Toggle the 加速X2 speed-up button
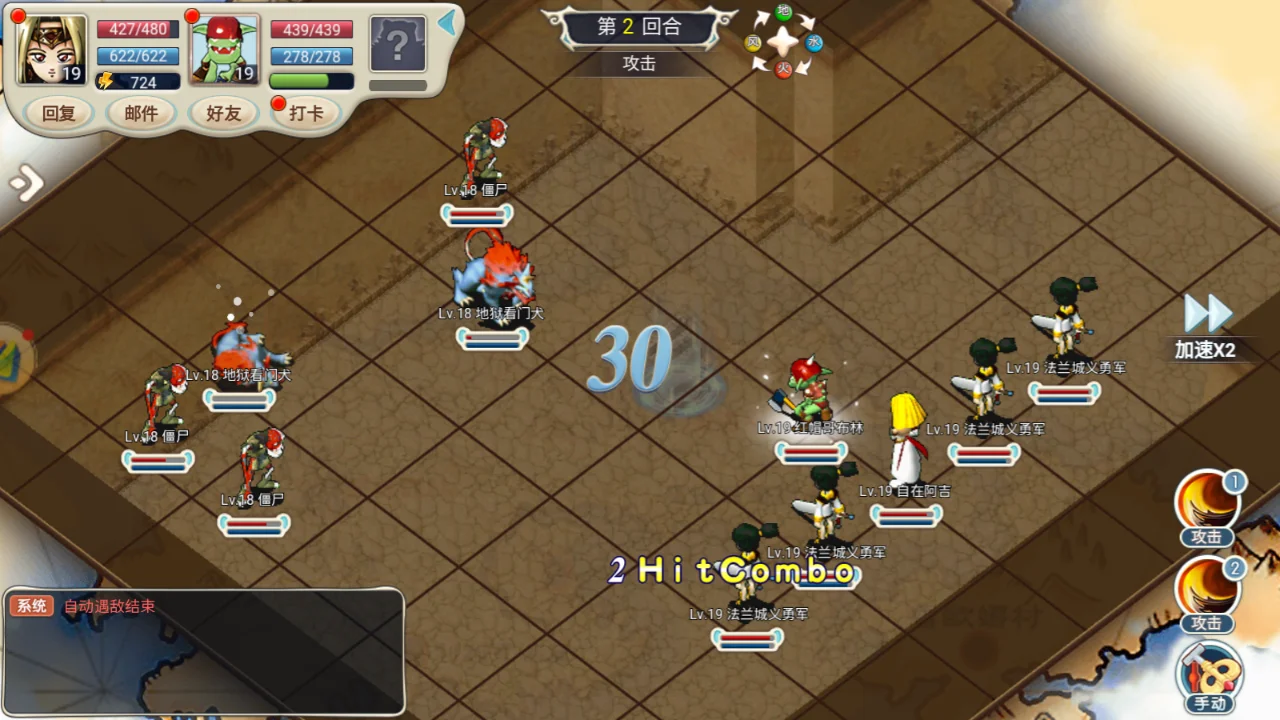The height and width of the screenshot is (720, 1280). click(1206, 327)
